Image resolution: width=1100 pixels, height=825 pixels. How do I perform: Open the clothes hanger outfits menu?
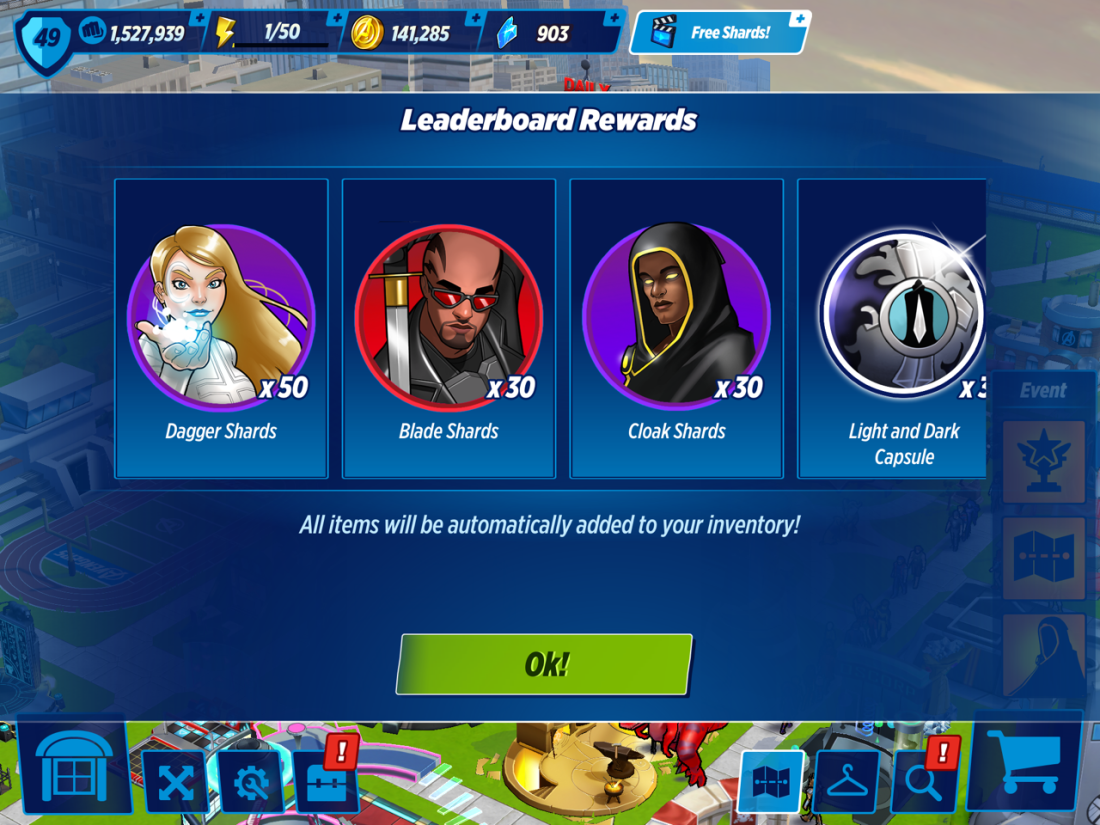coord(846,782)
